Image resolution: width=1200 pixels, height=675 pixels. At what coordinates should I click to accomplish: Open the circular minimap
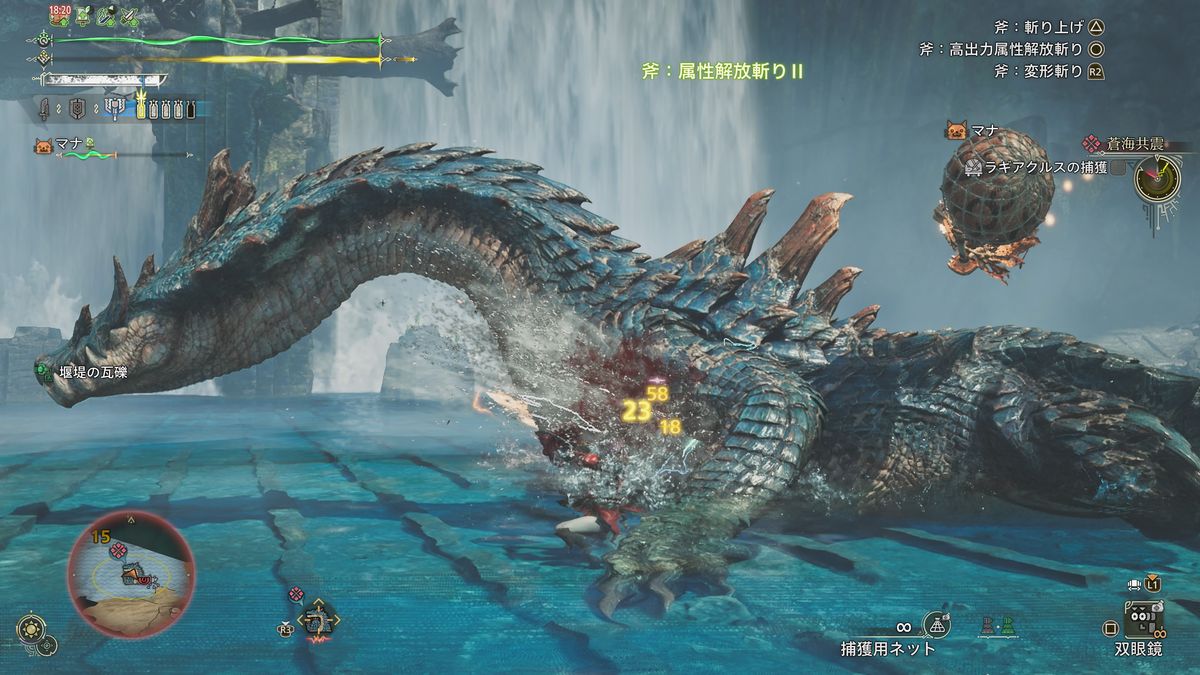click(x=131, y=574)
